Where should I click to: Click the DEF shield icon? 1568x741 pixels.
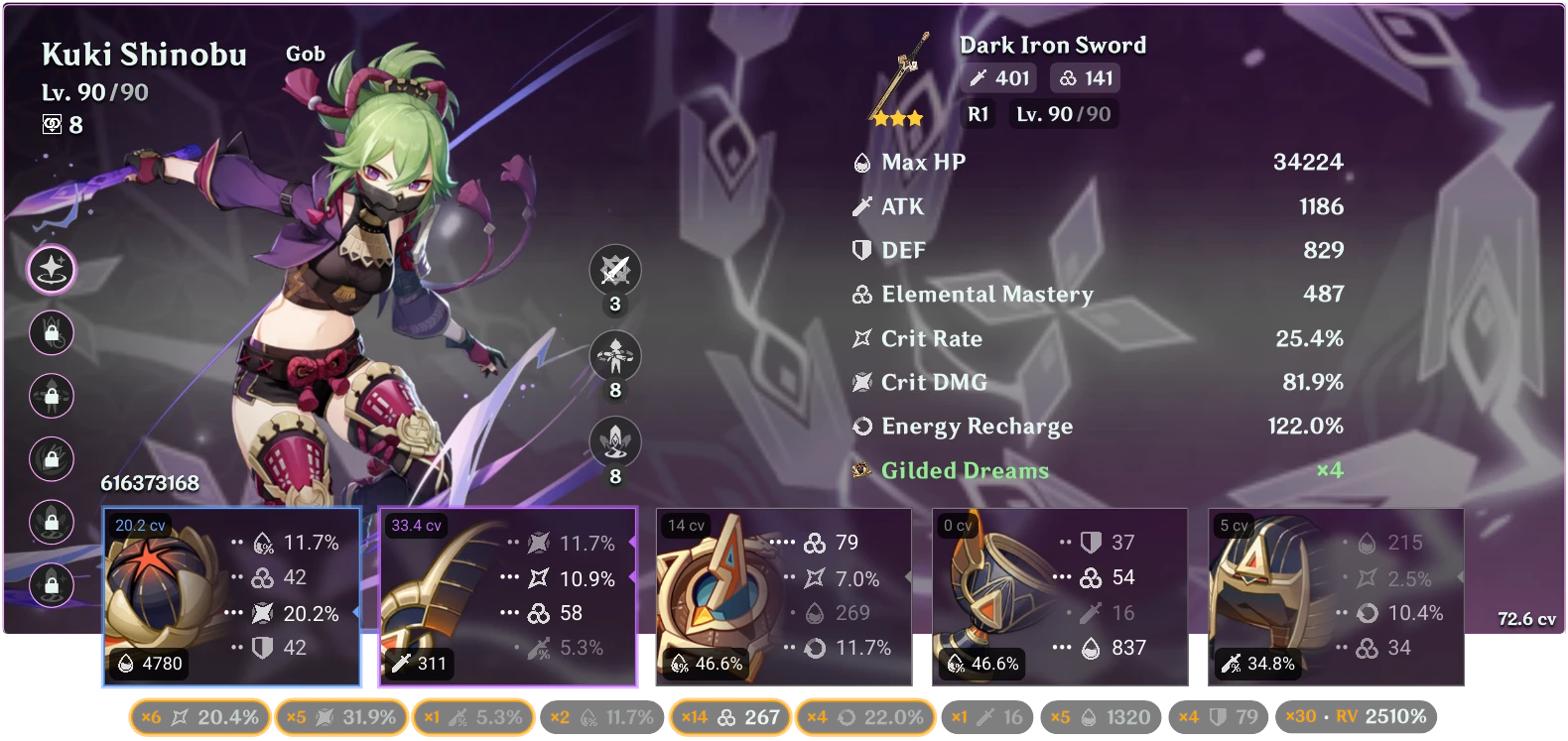click(860, 250)
